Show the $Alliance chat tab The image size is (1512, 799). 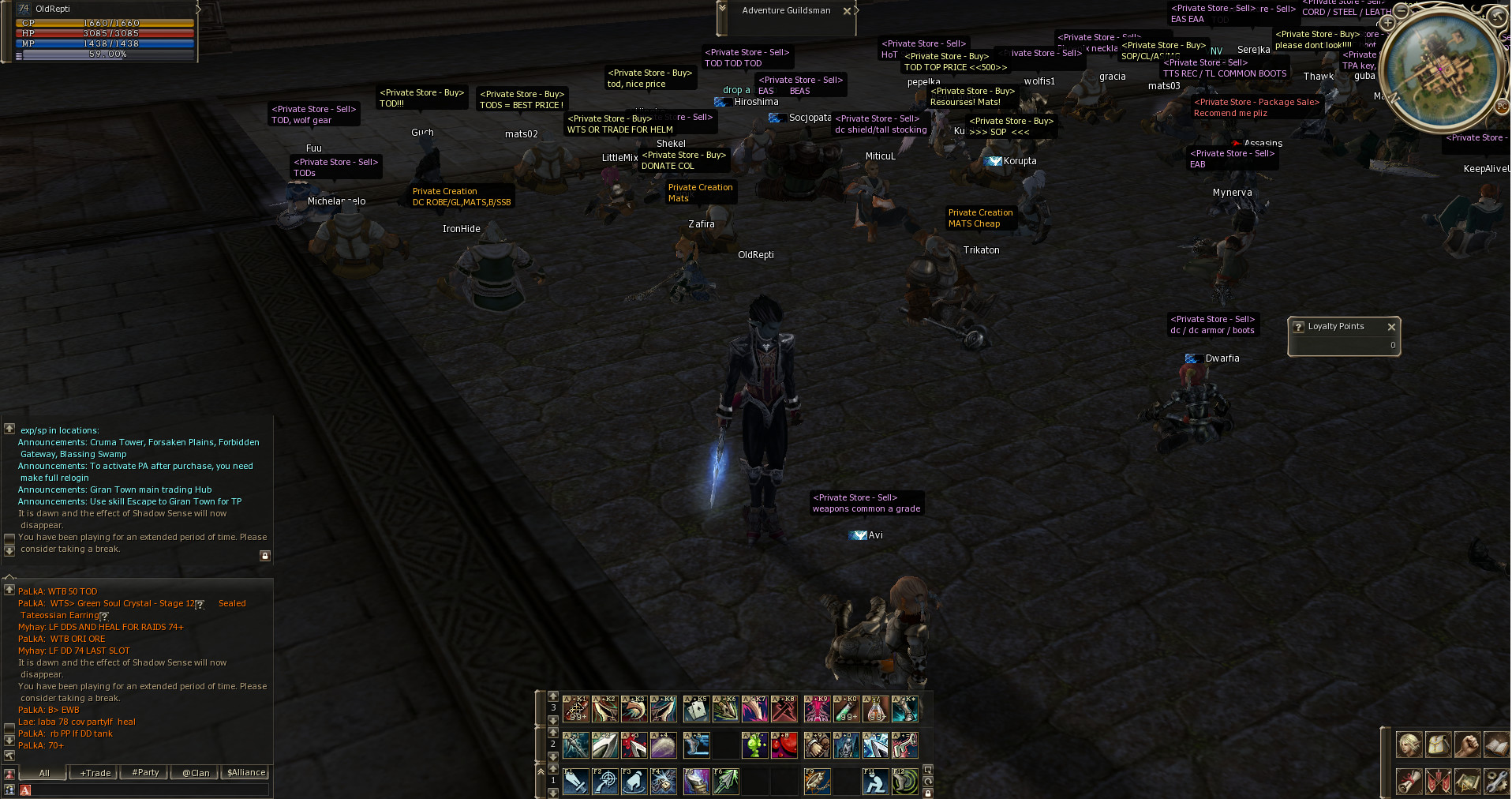tap(246, 773)
